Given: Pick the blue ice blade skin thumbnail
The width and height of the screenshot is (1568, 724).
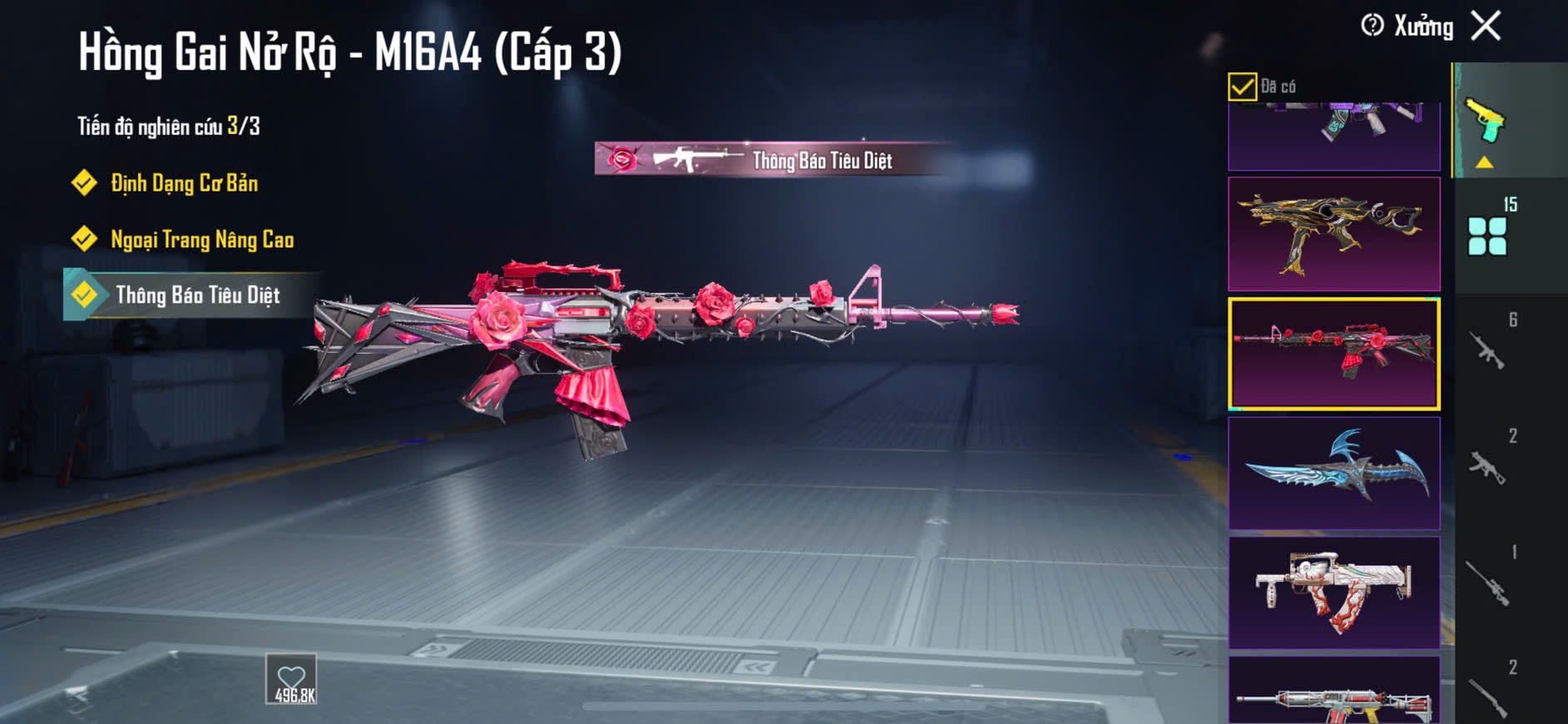Looking at the screenshot, I should tap(1333, 473).
